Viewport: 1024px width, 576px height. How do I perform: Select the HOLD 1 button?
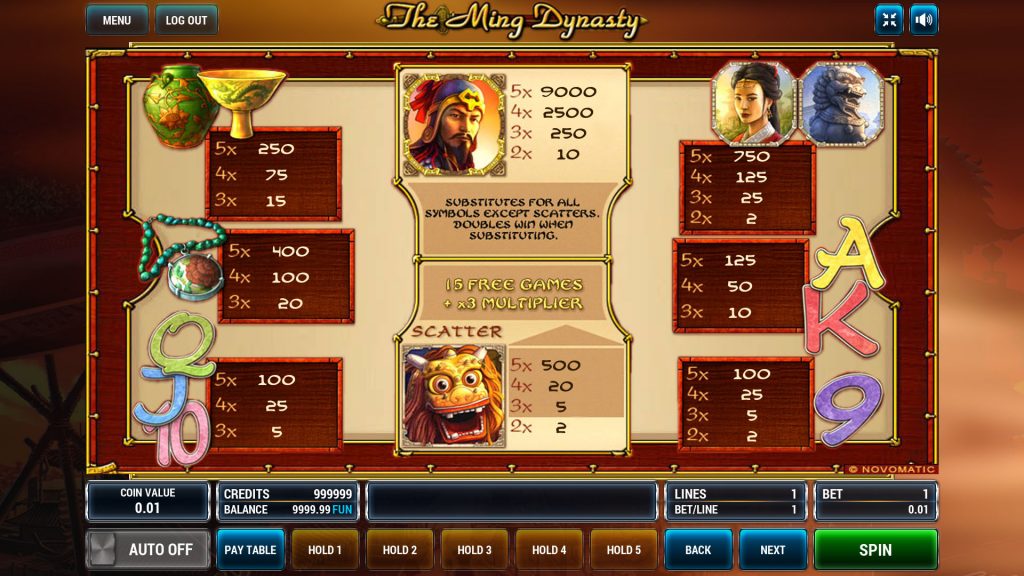[325, 550]
